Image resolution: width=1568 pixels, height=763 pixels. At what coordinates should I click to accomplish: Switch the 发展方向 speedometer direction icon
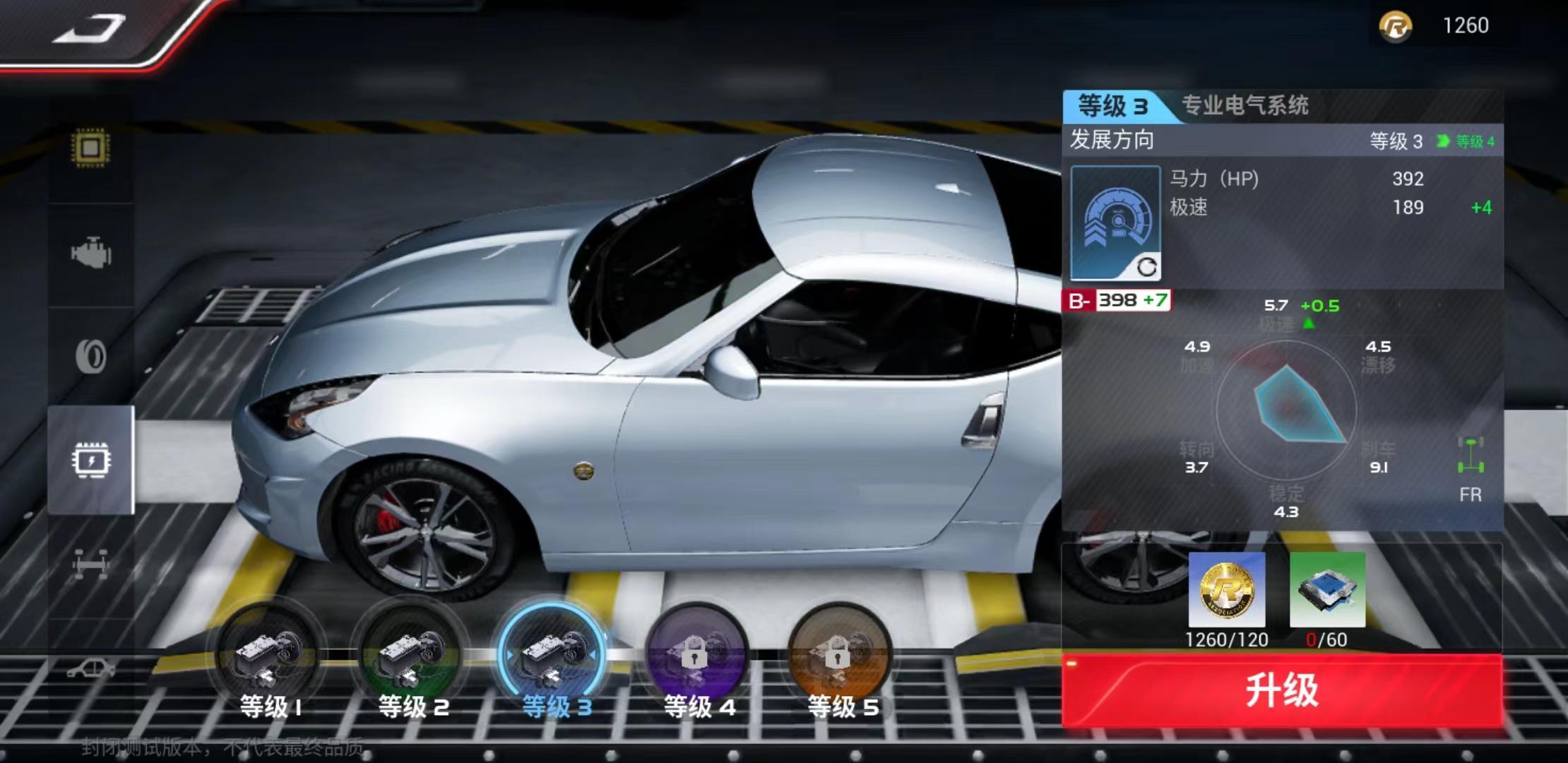1115,223
